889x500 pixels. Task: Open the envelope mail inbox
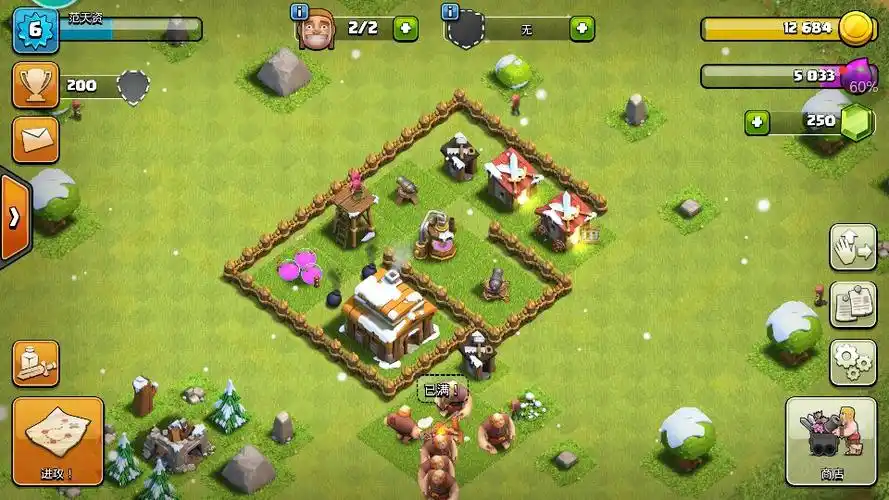pos(35,139)
